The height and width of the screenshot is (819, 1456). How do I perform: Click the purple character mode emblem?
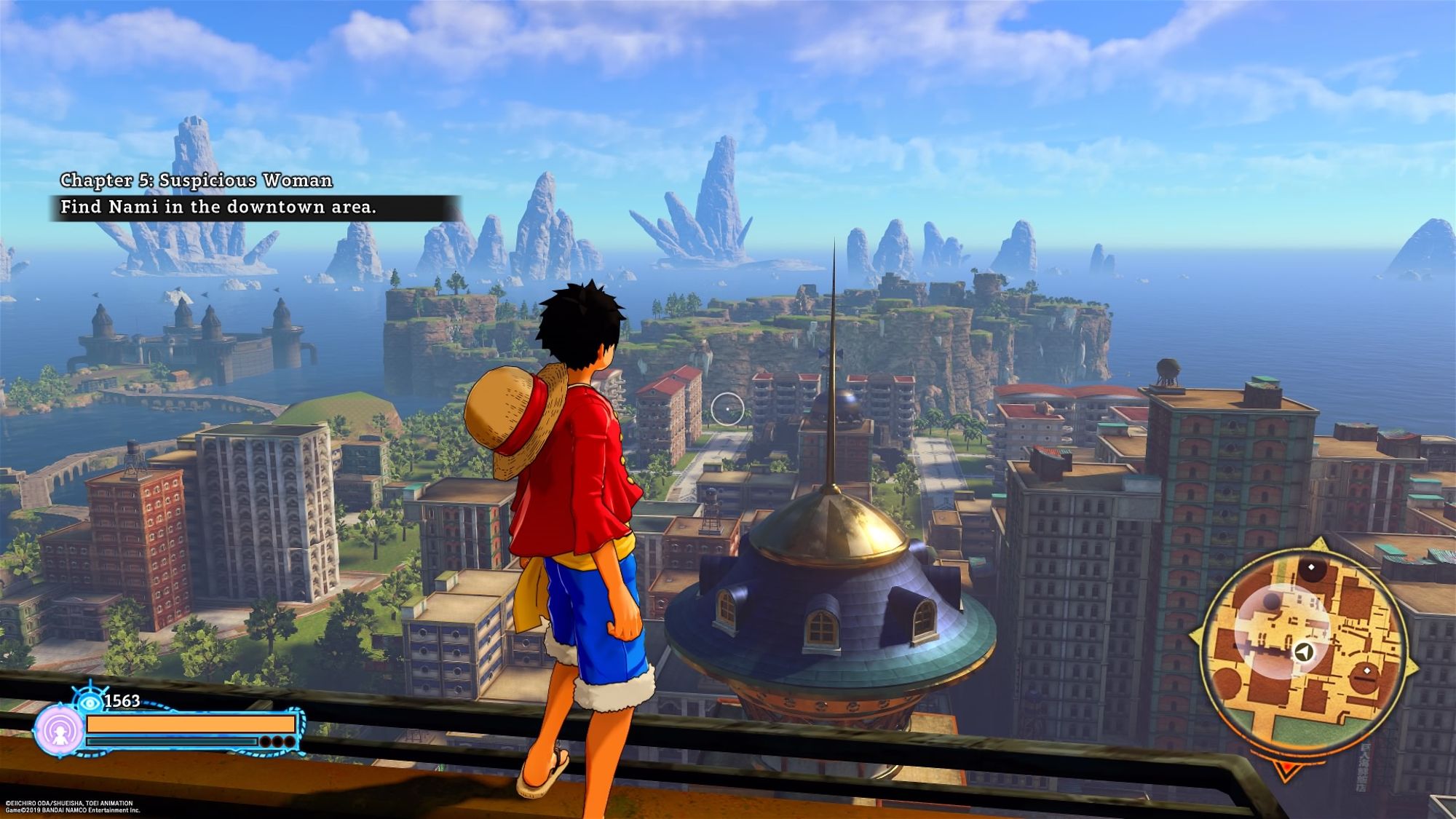click(x=59, y=729)
